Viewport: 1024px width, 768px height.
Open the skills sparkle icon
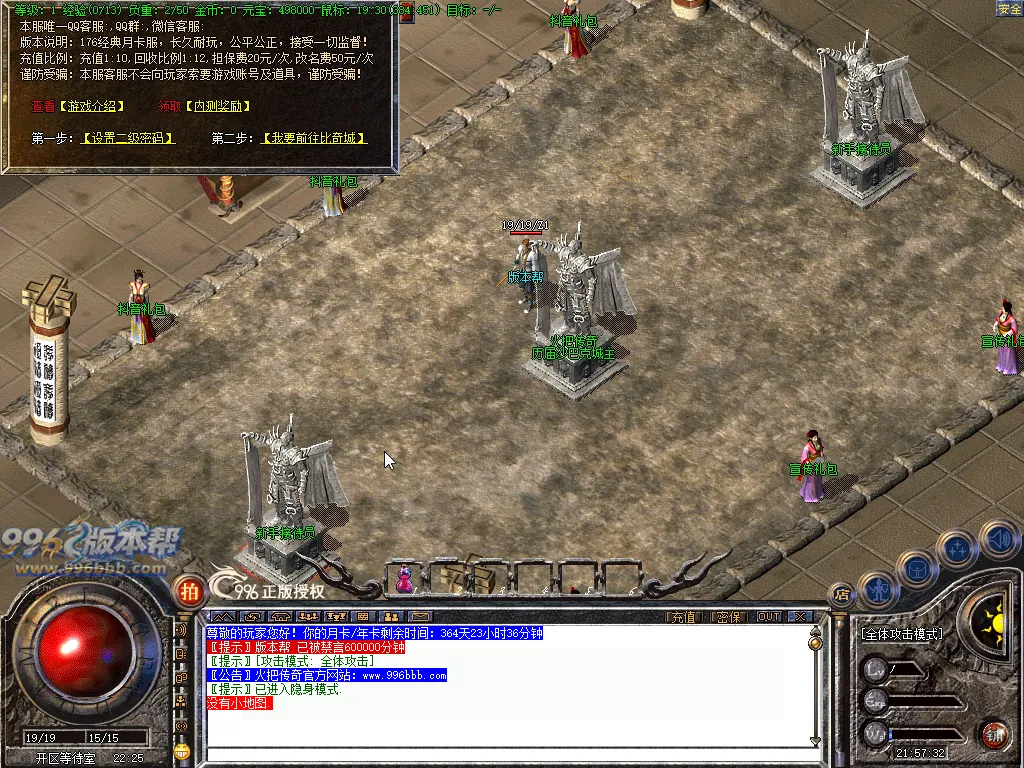pyautogui.click(x=958, y=548)
